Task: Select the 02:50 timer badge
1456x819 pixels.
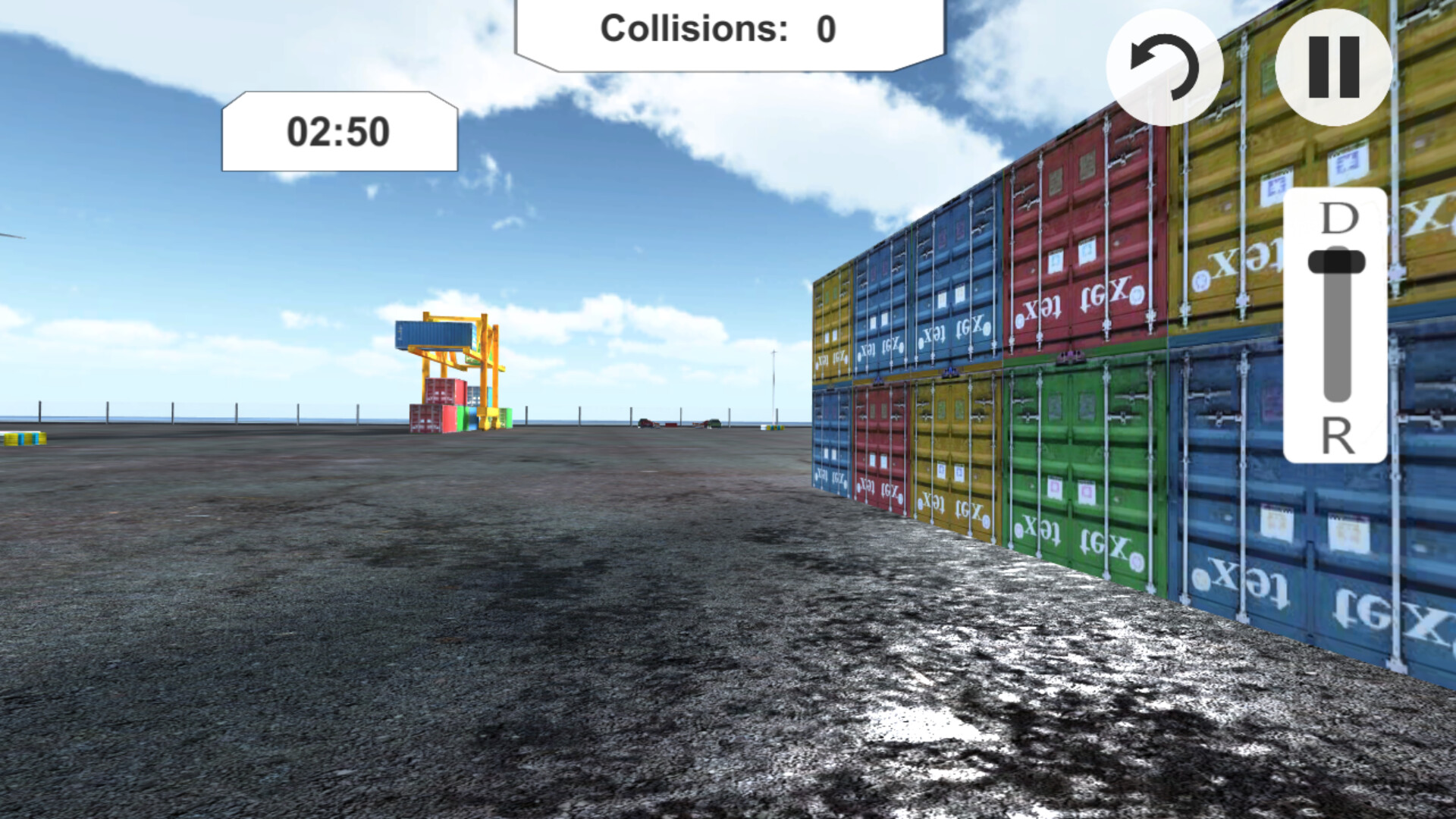Action: coord(339,130)
